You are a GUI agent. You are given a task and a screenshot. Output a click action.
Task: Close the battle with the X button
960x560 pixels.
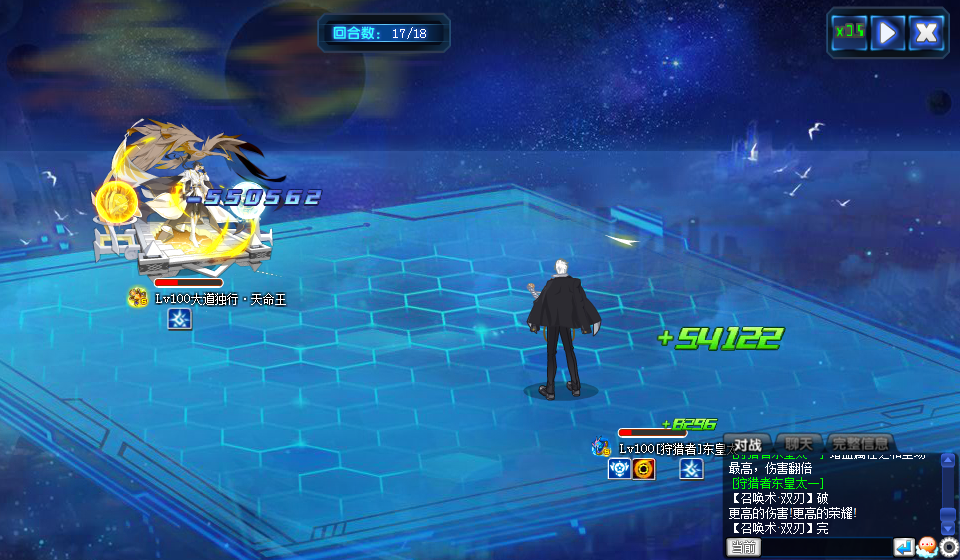click(x=927, y=32)
